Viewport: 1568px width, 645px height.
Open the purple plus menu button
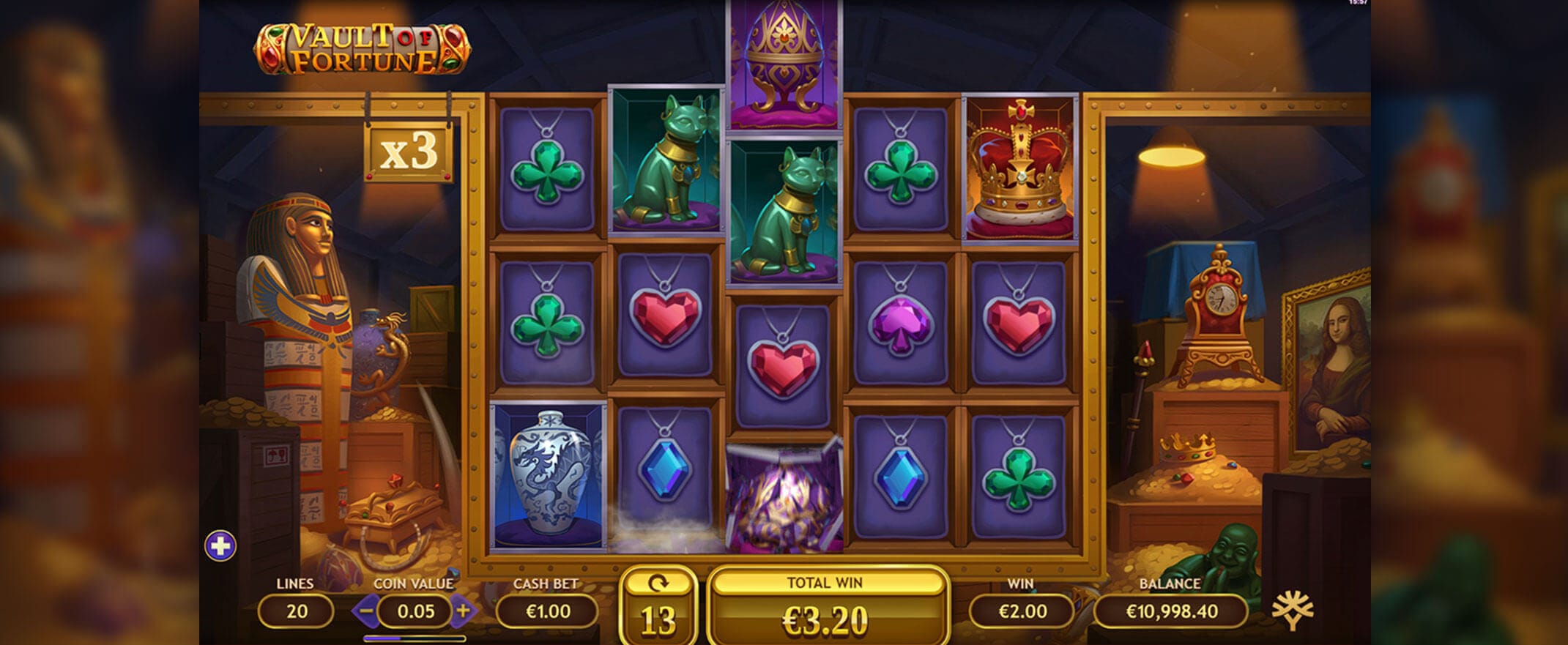(220, 546)
